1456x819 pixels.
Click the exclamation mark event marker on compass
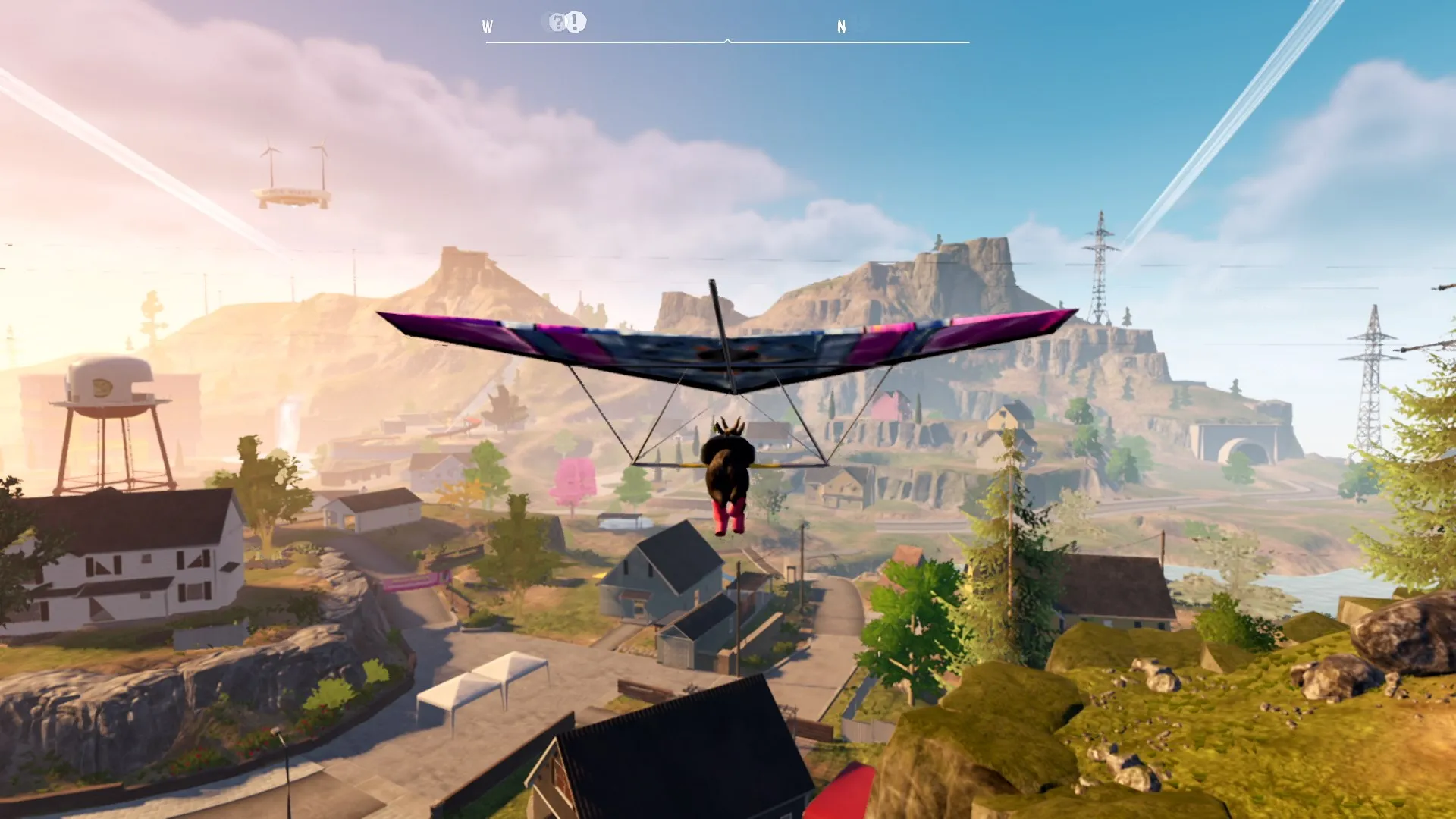click(x=574, y=21)
